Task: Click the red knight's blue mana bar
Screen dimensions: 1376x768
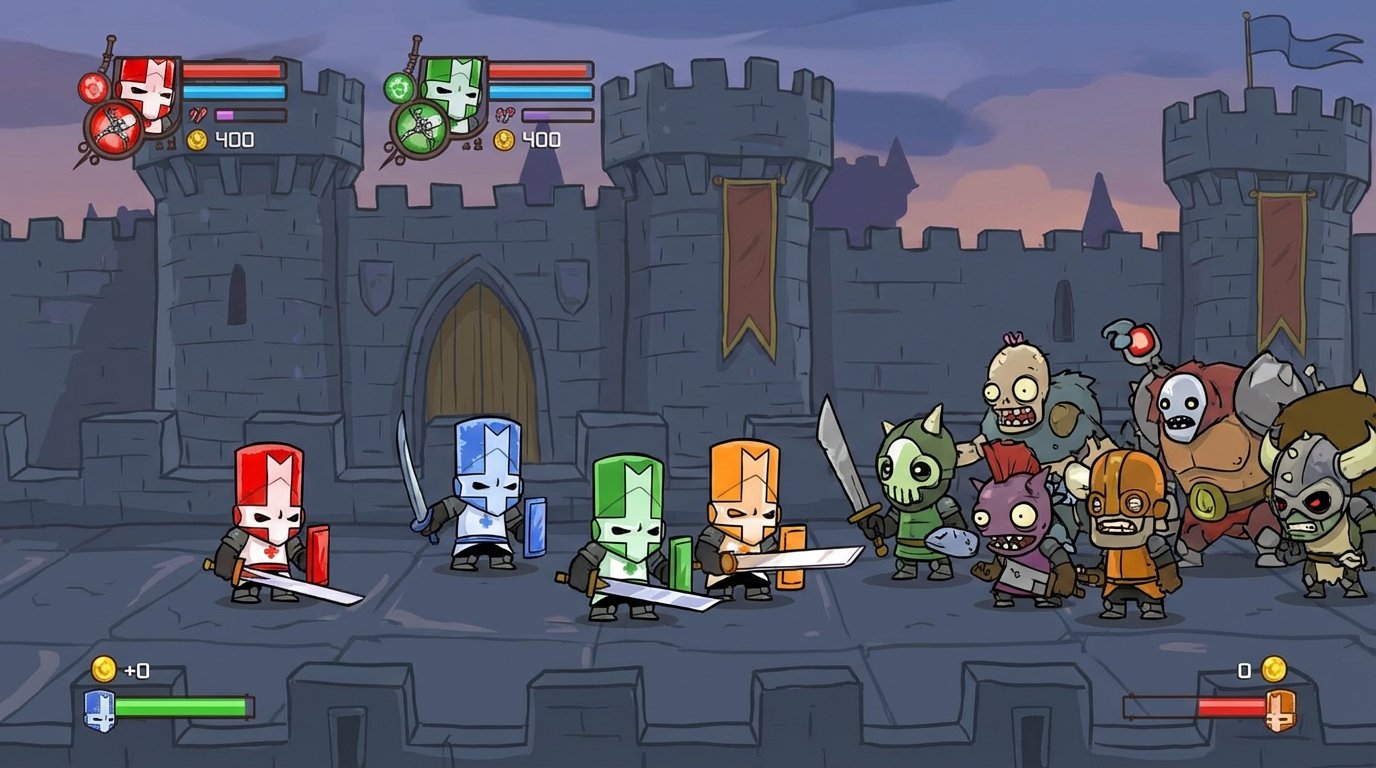Action: [x=233, y=91]
